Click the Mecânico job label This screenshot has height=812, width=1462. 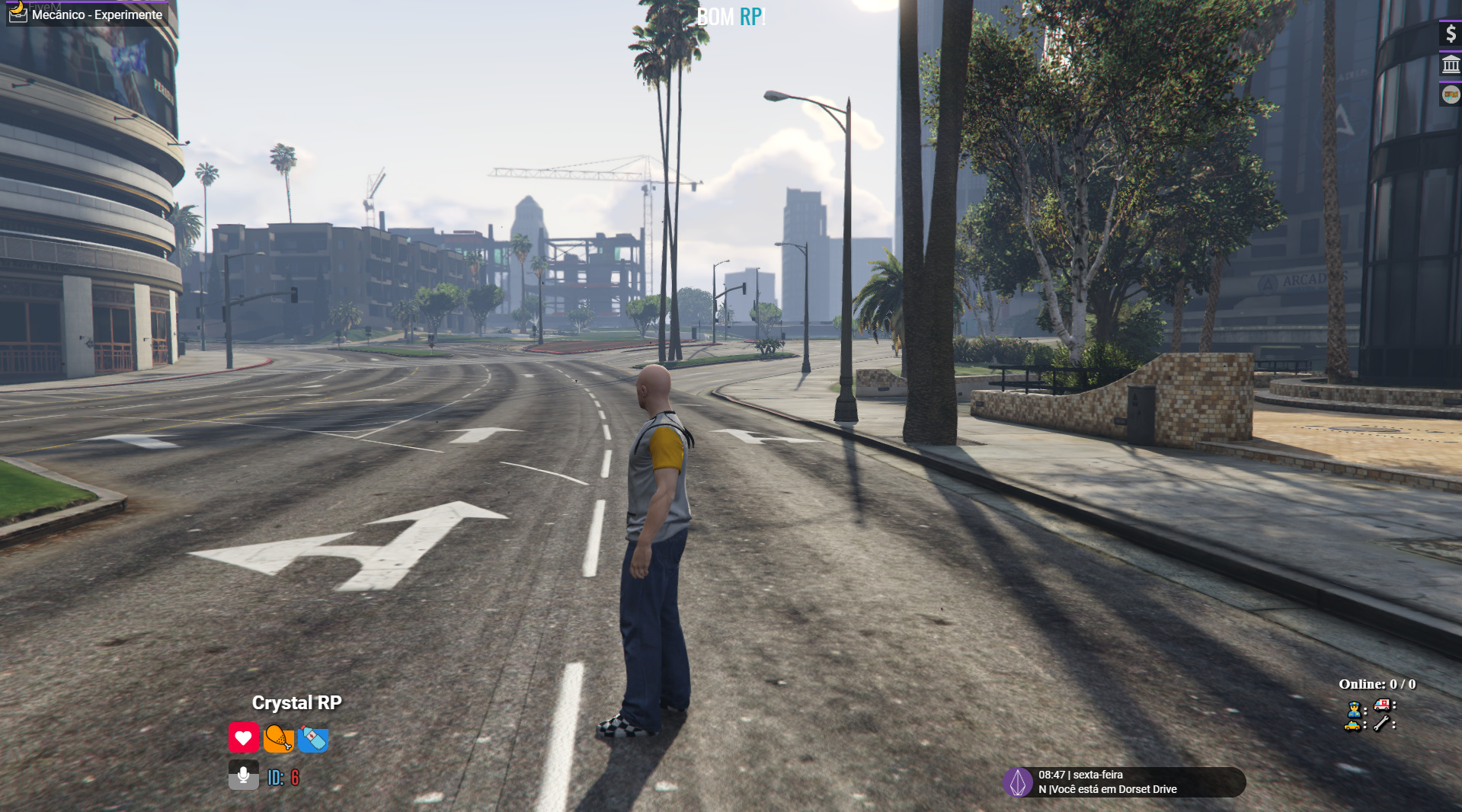point(96,14)
